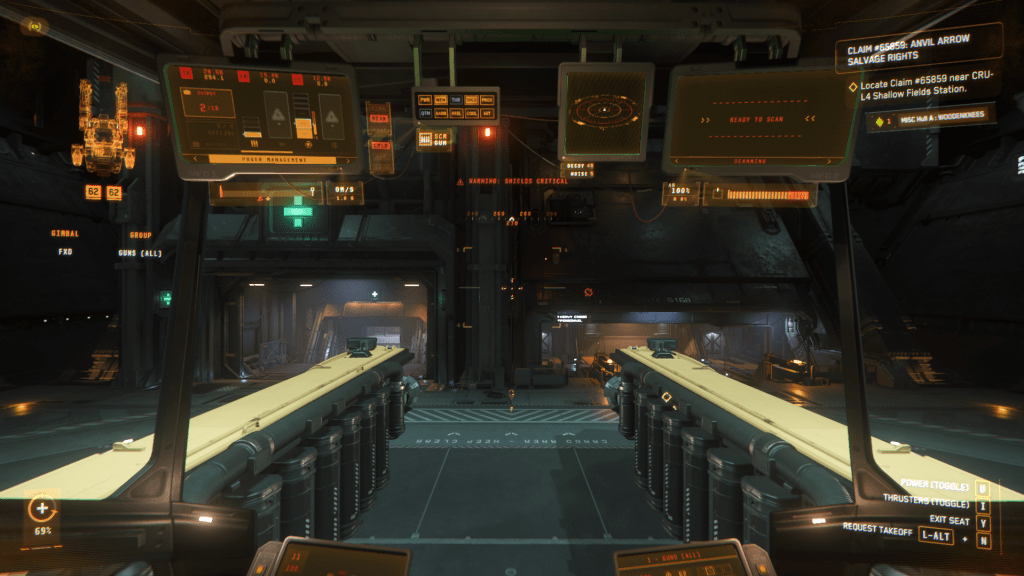
Task: Toggle the PWR status indicator
Action: 425,100
